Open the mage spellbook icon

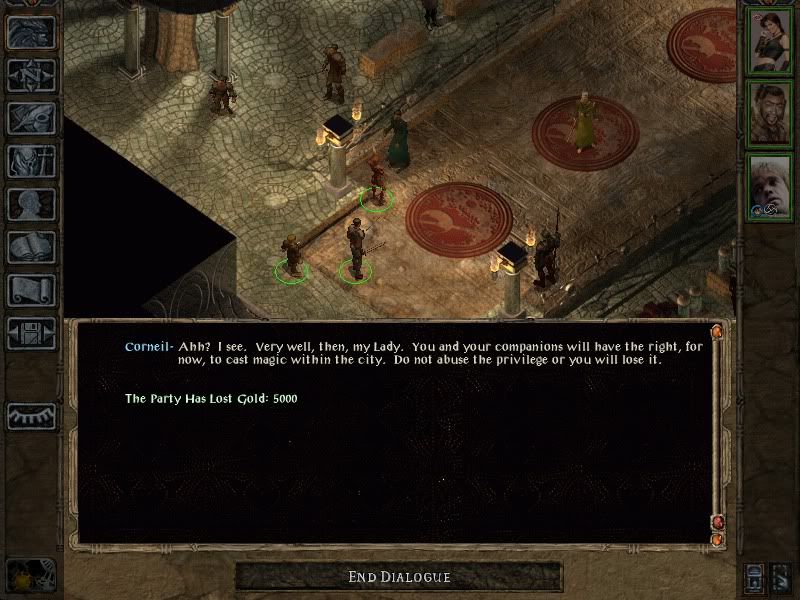click(32, 247)
